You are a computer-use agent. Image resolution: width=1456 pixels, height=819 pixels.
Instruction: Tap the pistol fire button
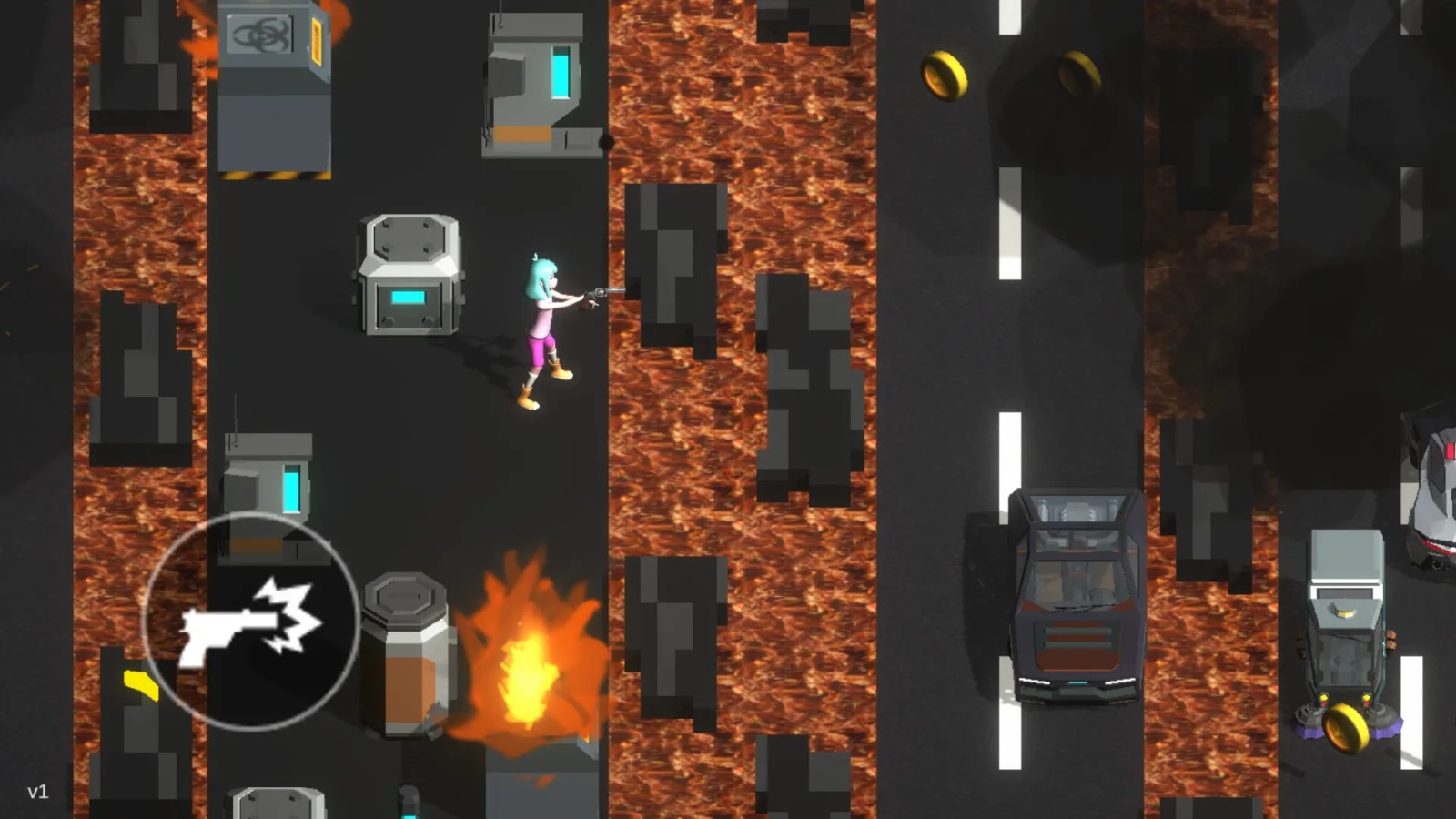tap(250, 622)
